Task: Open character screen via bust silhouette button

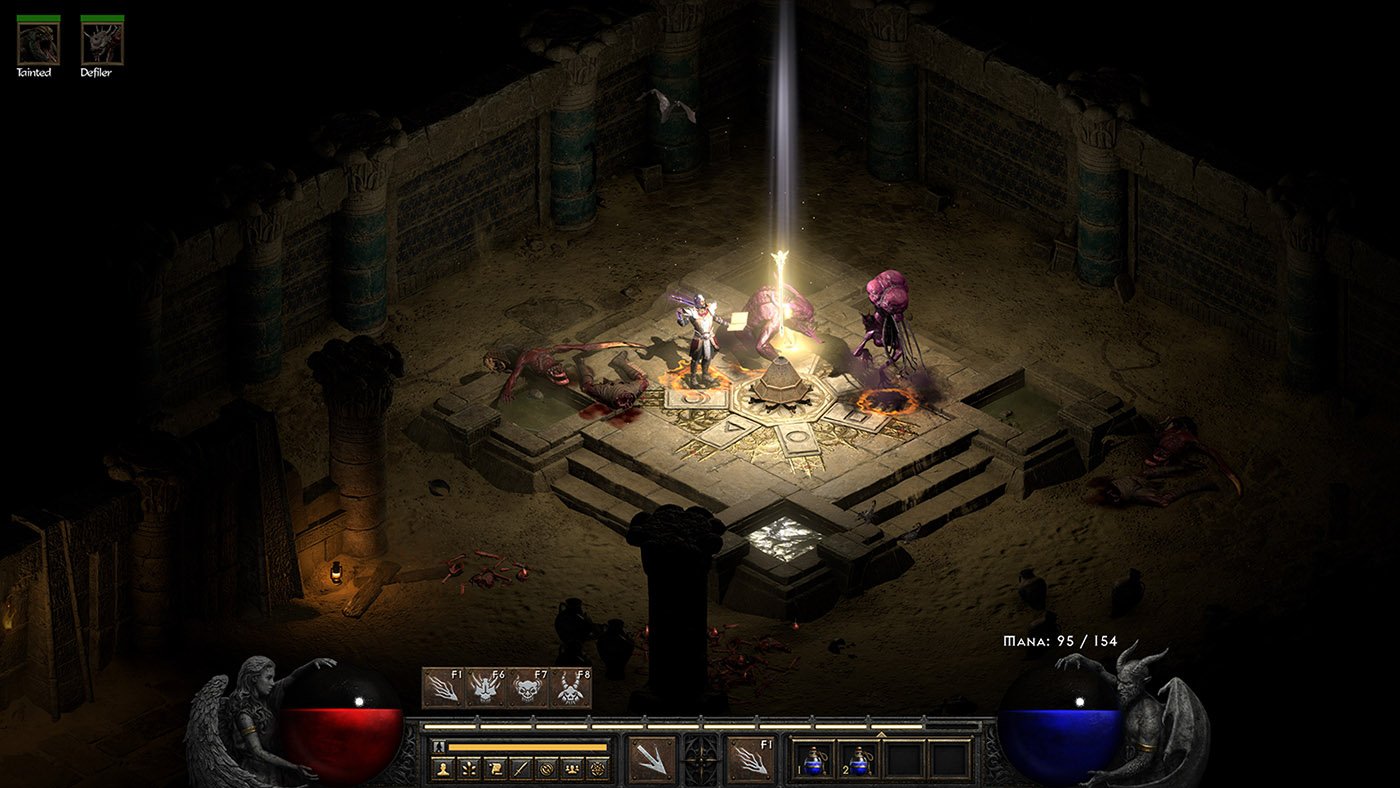Action: pyautogui.click(x=443, y=769)
